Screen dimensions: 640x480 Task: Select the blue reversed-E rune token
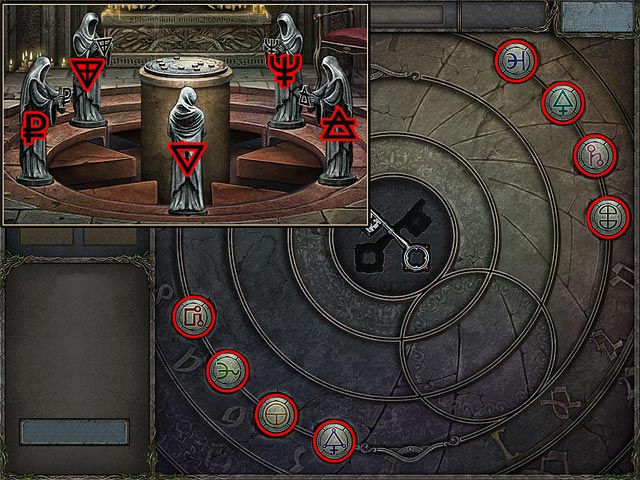517,60
